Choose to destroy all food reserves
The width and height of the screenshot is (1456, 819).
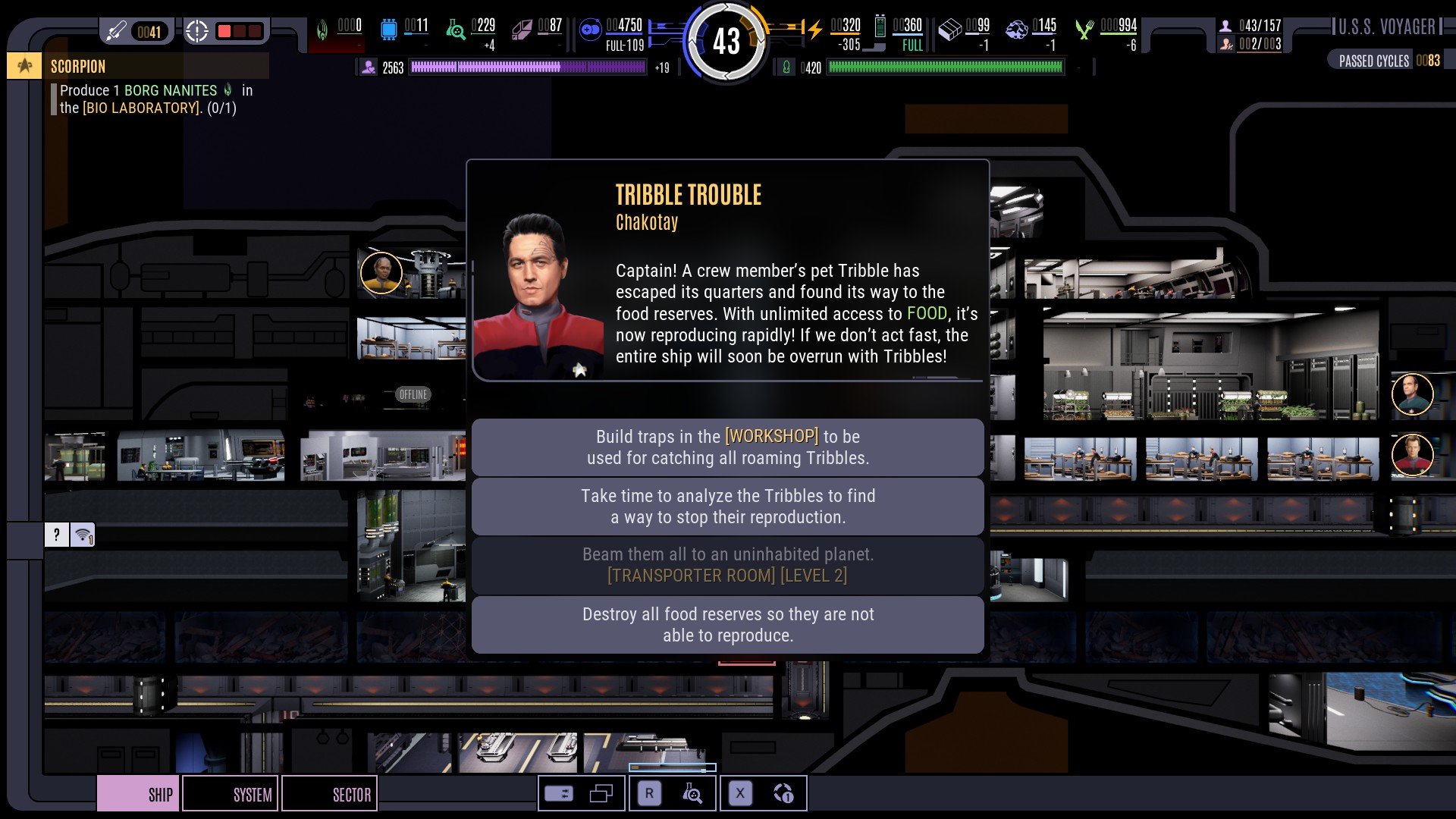tap(727, 625)
